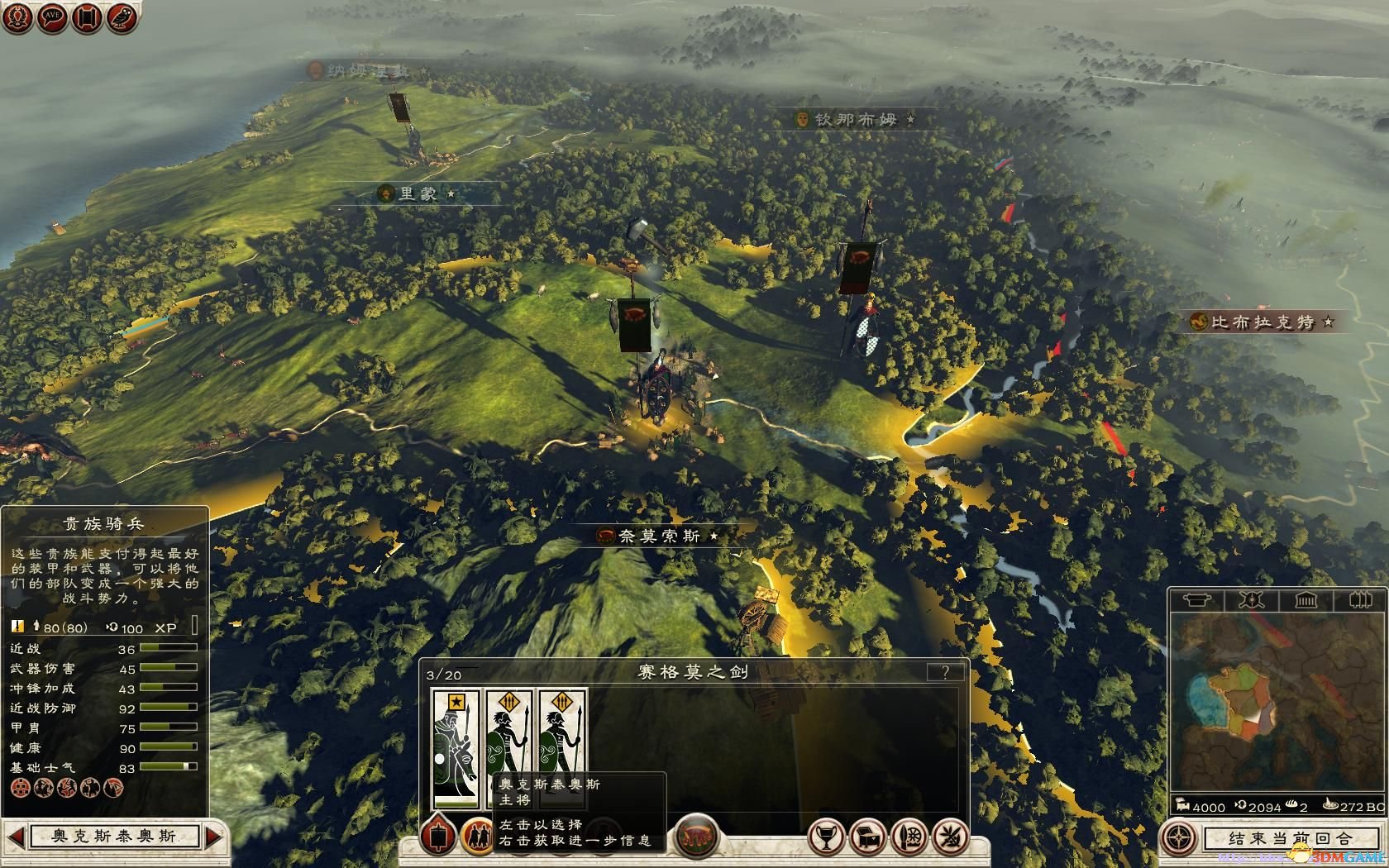Open the owl advisor encyclopedia icon
The image size is (1389, 868).
click(121, 17)
